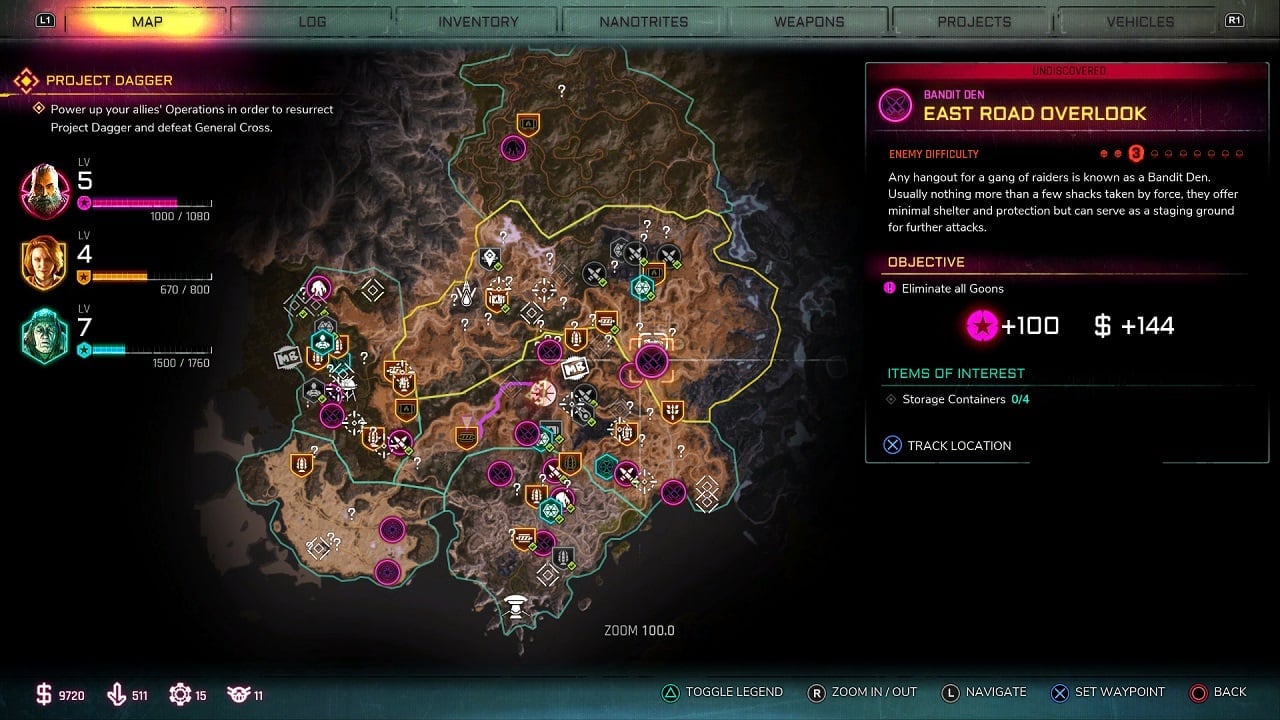The width and height of the screenshot is (1280, 720).
Task: Go to the Weapons tab
Action: tap(809, 21)
